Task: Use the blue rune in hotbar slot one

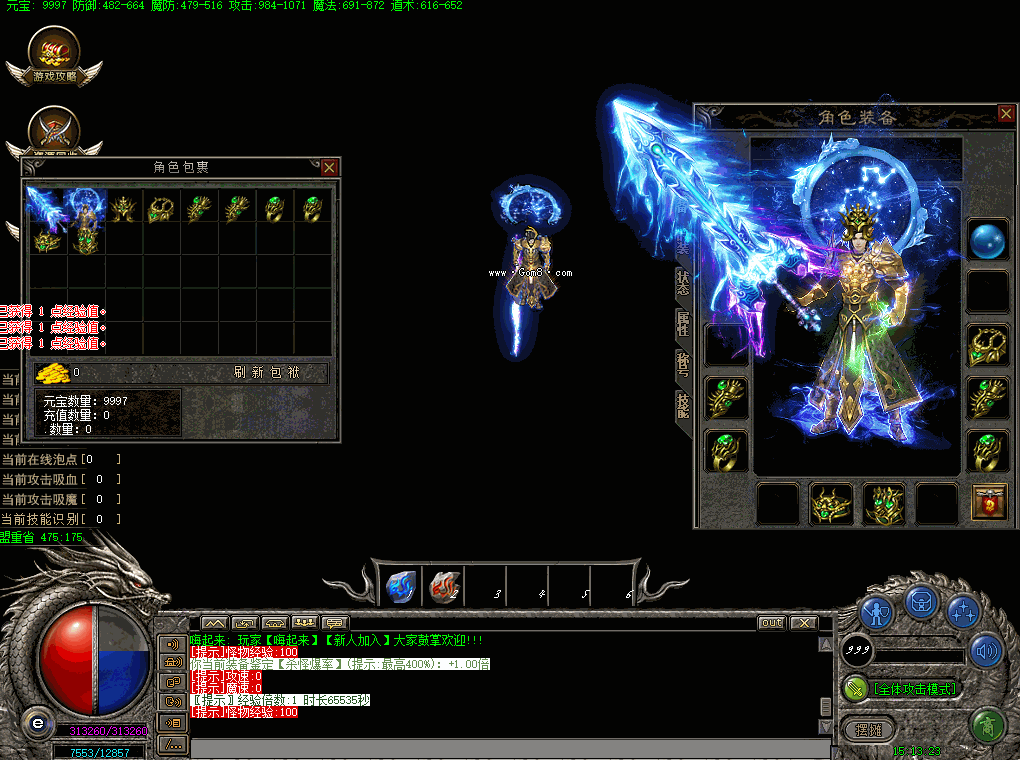Action: point(400,587)
